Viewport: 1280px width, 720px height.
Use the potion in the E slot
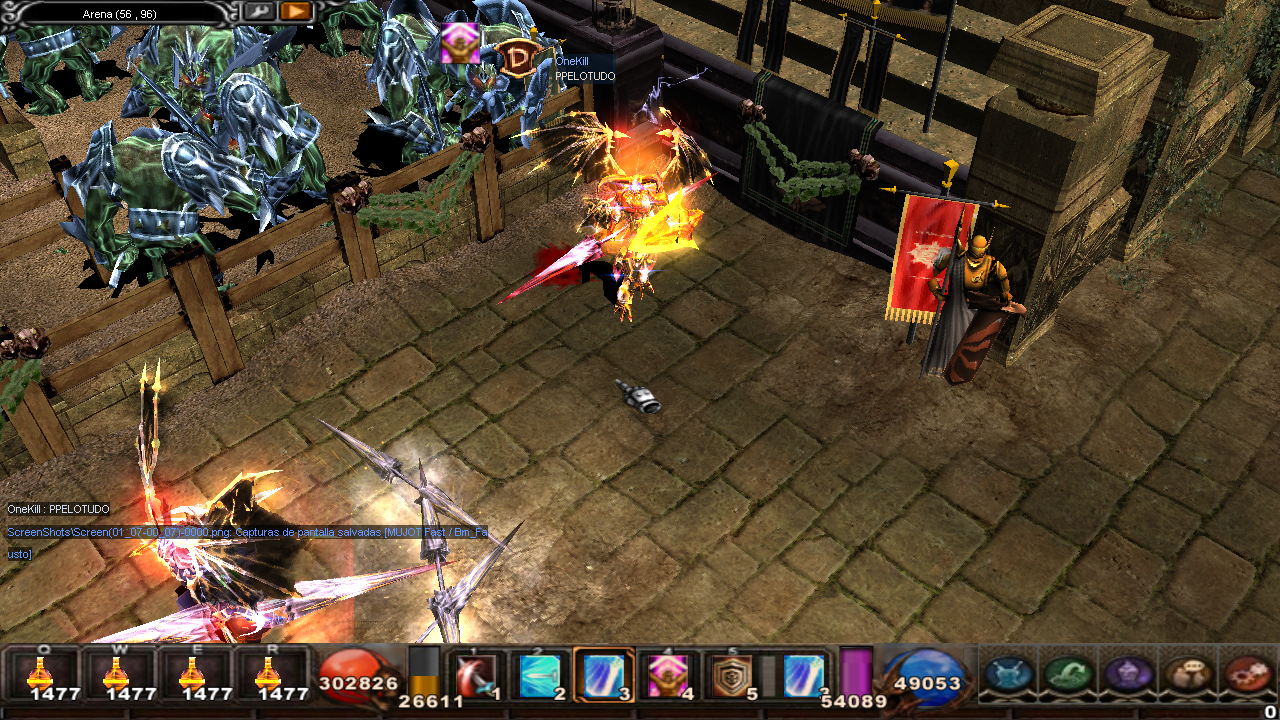coord(195,672)
